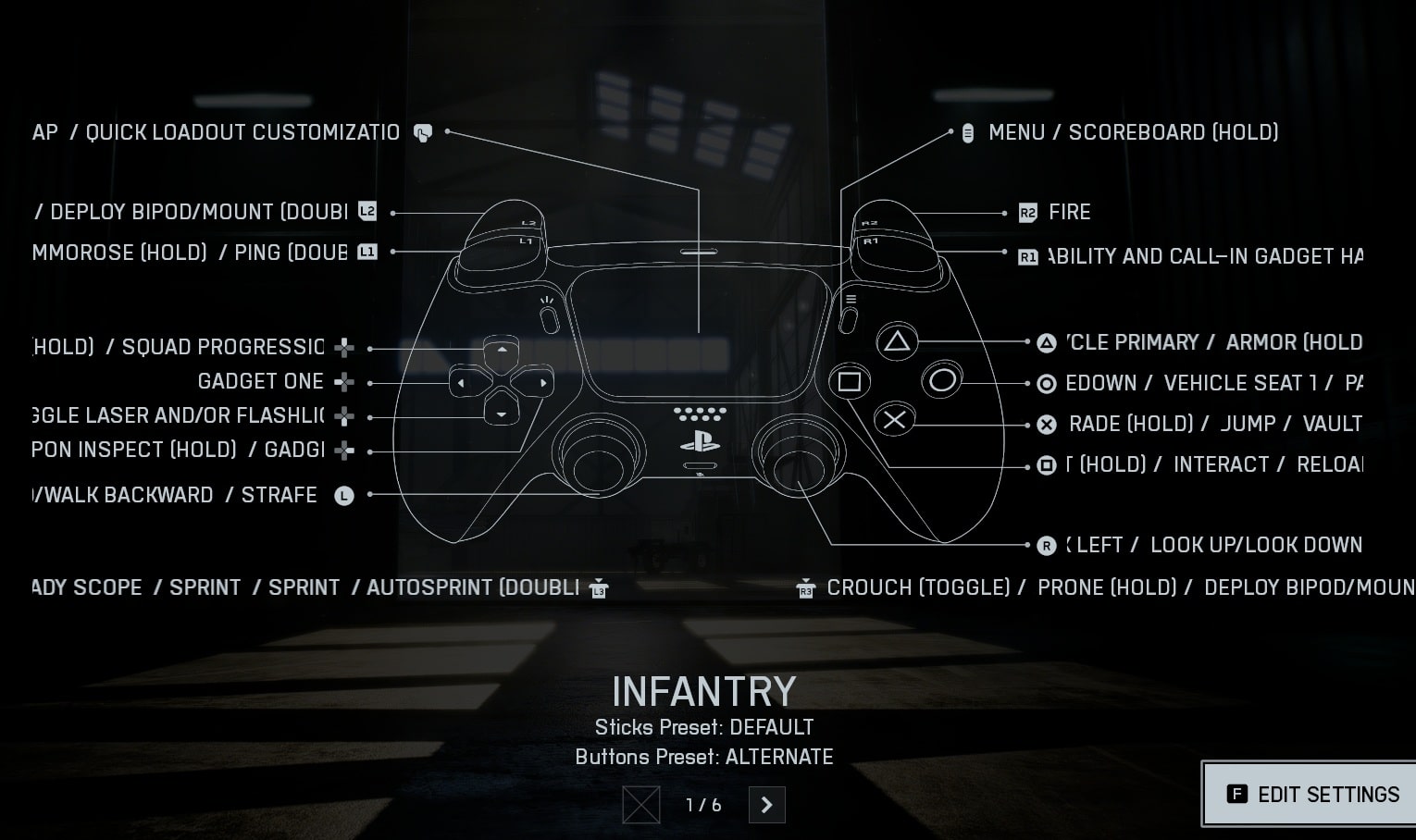Viewport: 1416px width, 840px height.
Task: Click the R2 Fire button icon
Action: pyautogui.click(x=1027, y=212)
